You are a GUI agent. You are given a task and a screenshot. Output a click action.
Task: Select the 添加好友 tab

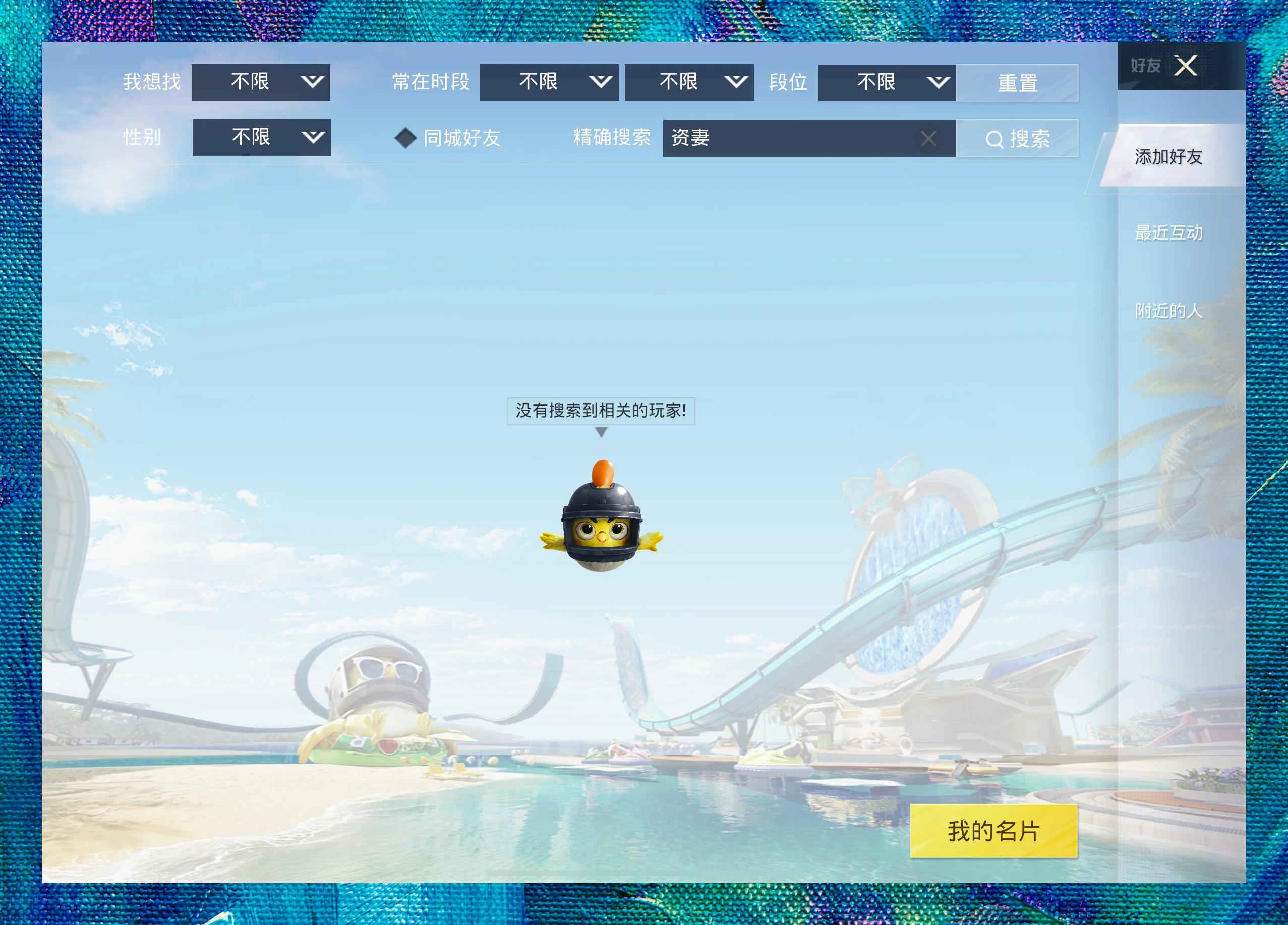tap(1168, 157)
